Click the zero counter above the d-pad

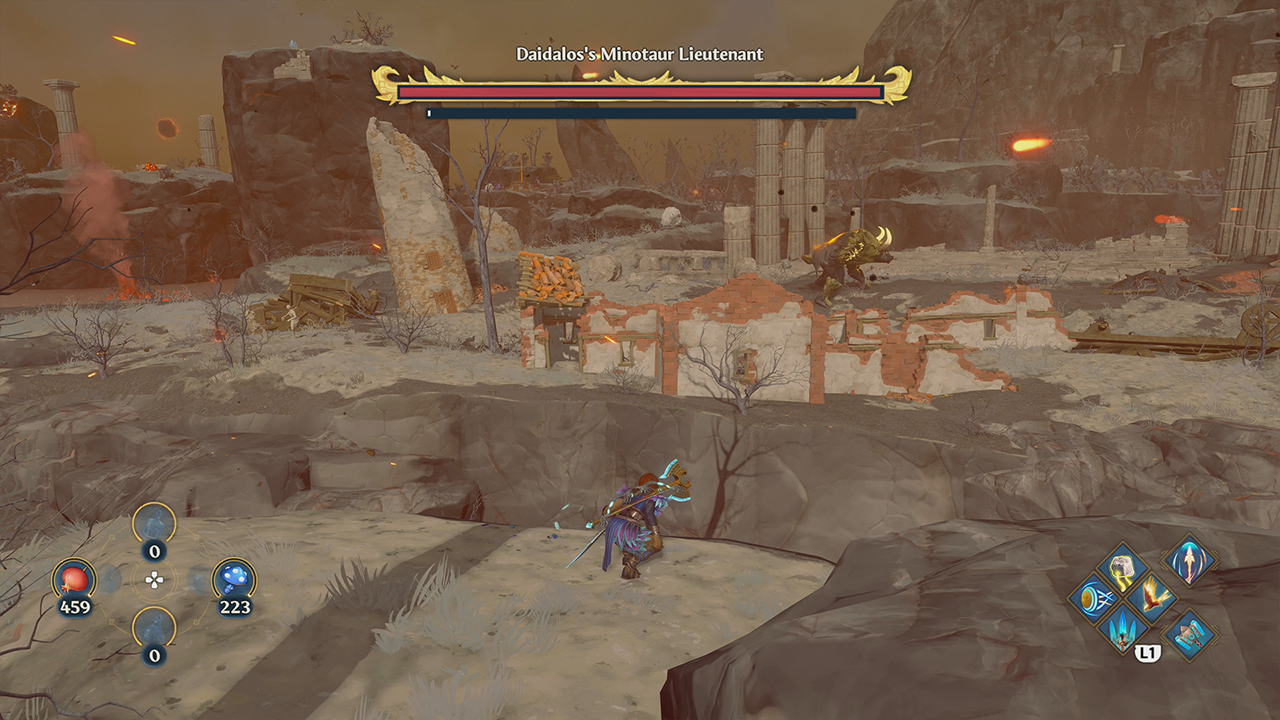pyautogui.click(x=154, y=551)
